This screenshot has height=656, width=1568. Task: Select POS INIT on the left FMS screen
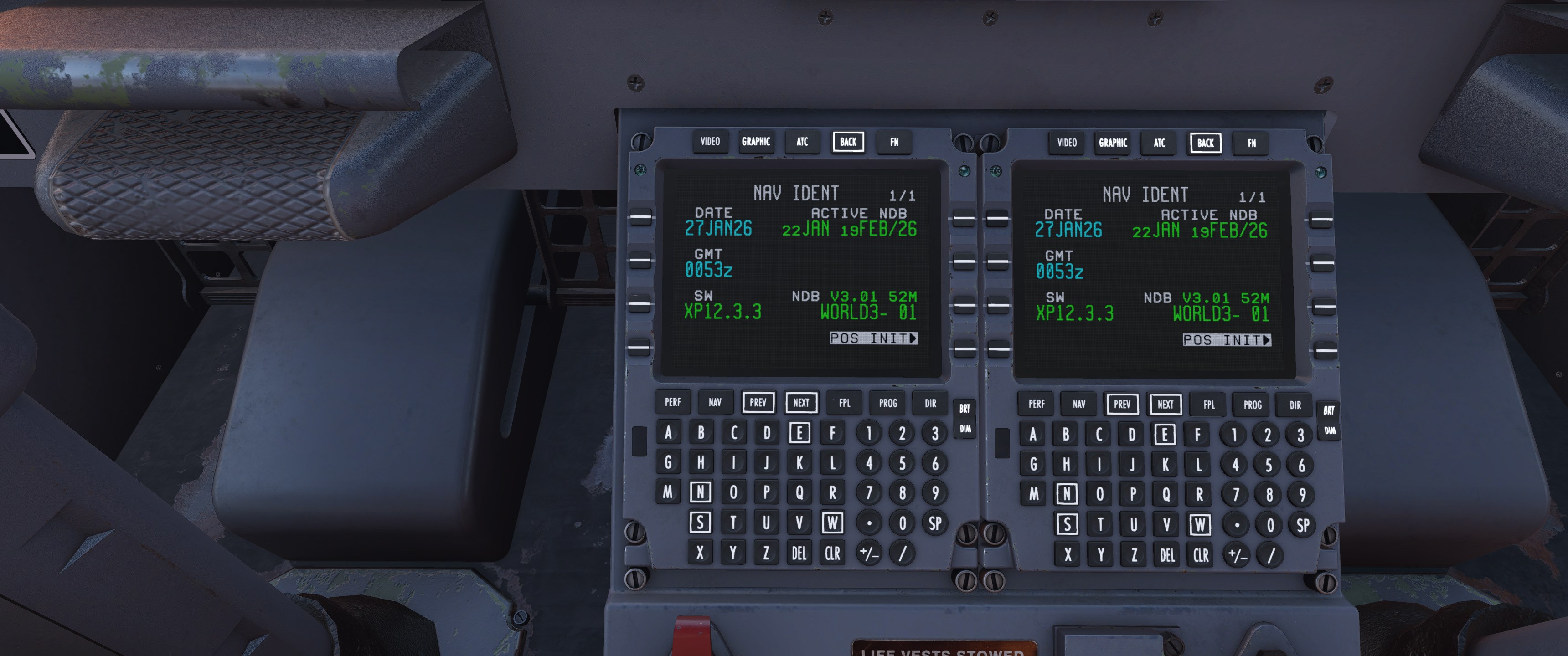873,338
